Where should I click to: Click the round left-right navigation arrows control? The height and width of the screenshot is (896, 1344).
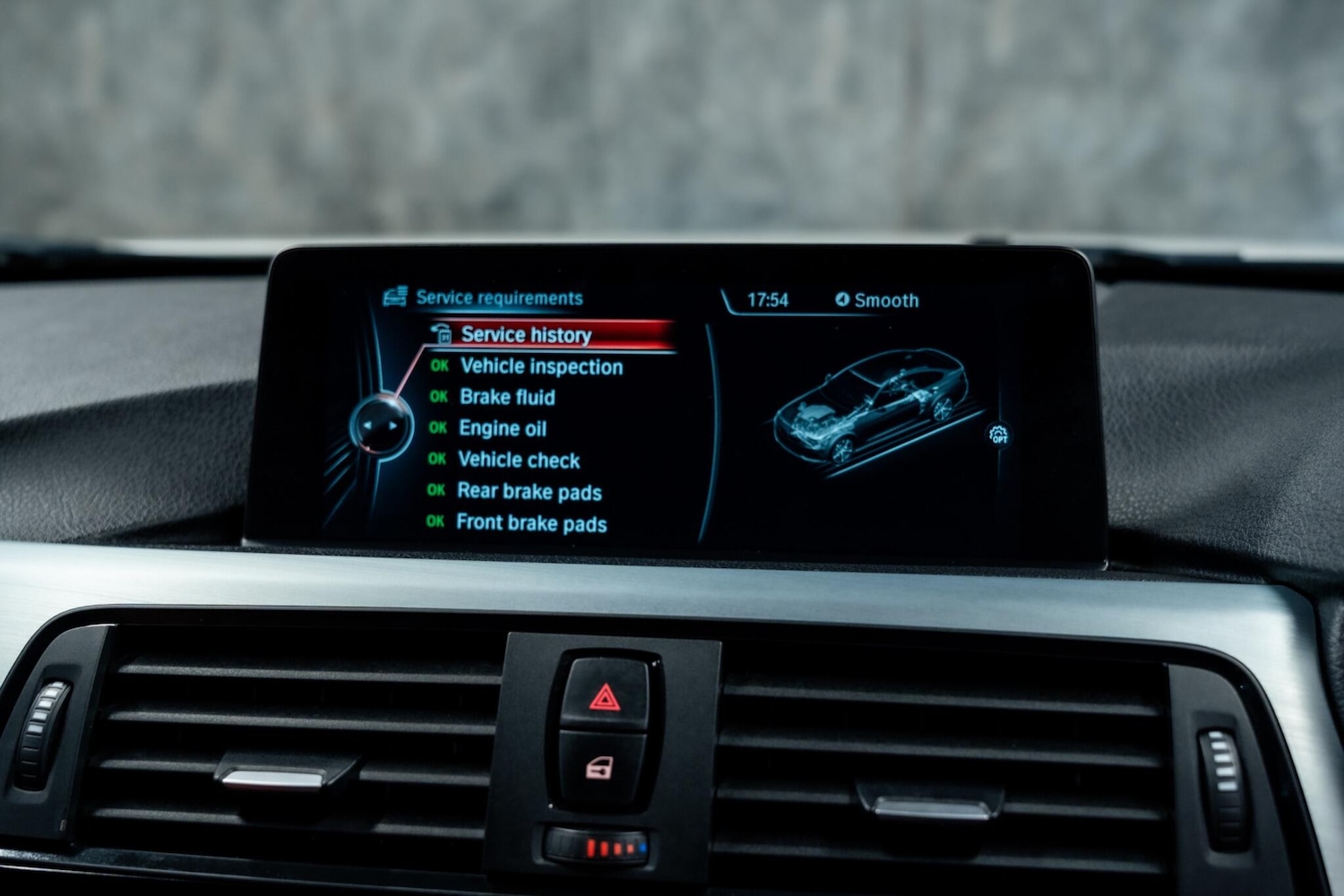(x=381, y=426)
